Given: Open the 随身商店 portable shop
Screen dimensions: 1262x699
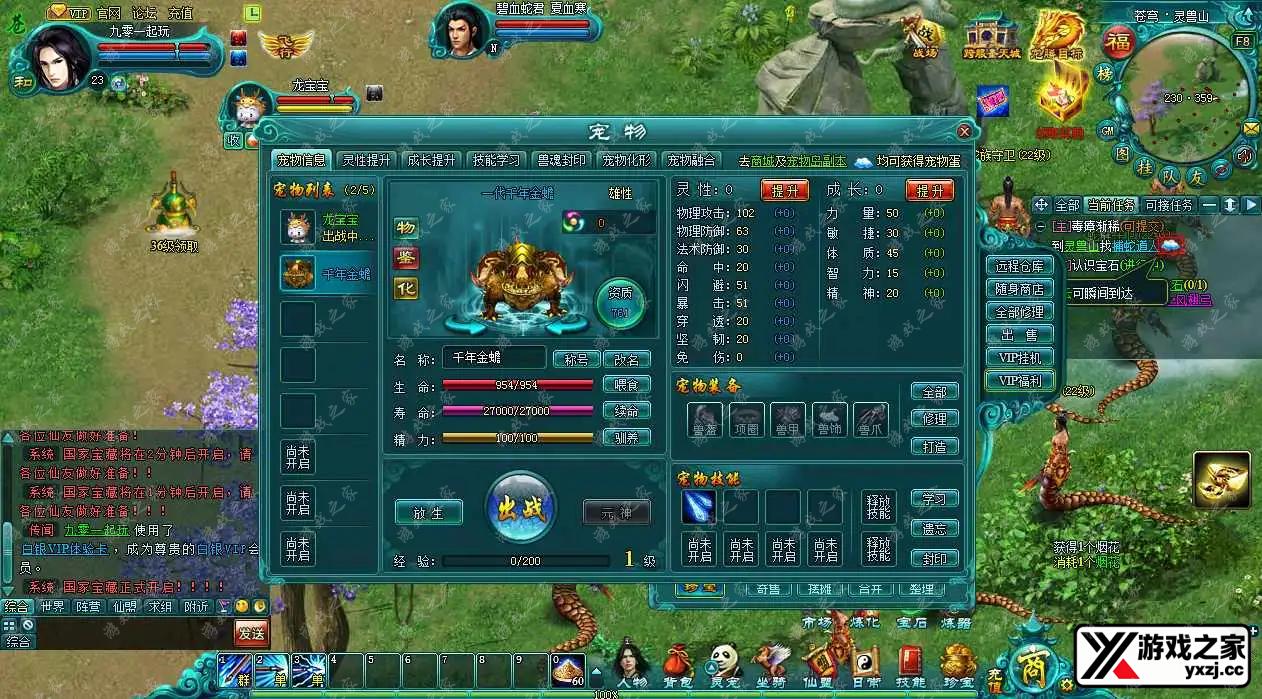Looking at the screenshot, I should (1020, 289).
